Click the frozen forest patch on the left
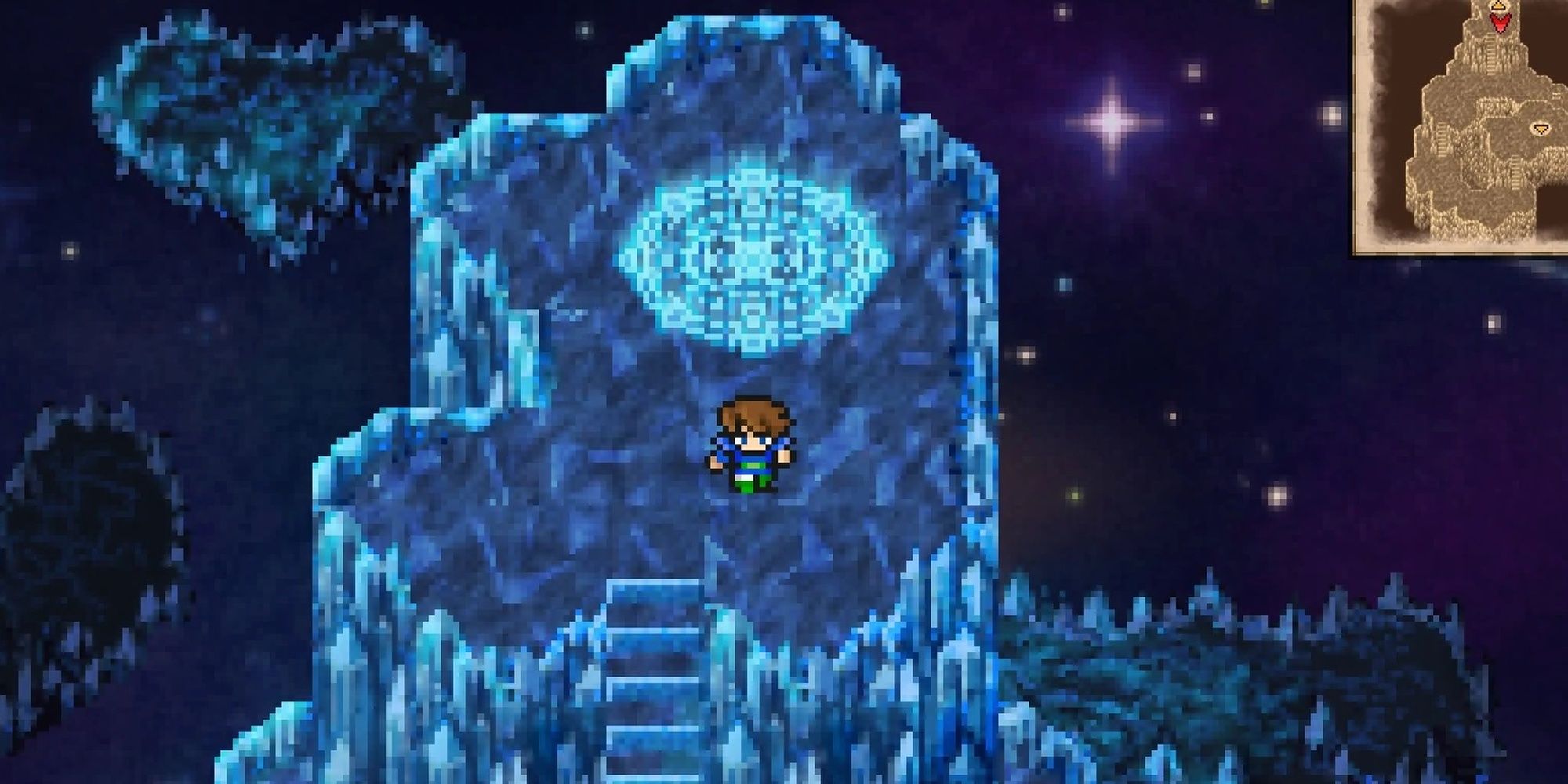Screen dimensions: 1568x784 pyautogui.click(x=259, y=118)
